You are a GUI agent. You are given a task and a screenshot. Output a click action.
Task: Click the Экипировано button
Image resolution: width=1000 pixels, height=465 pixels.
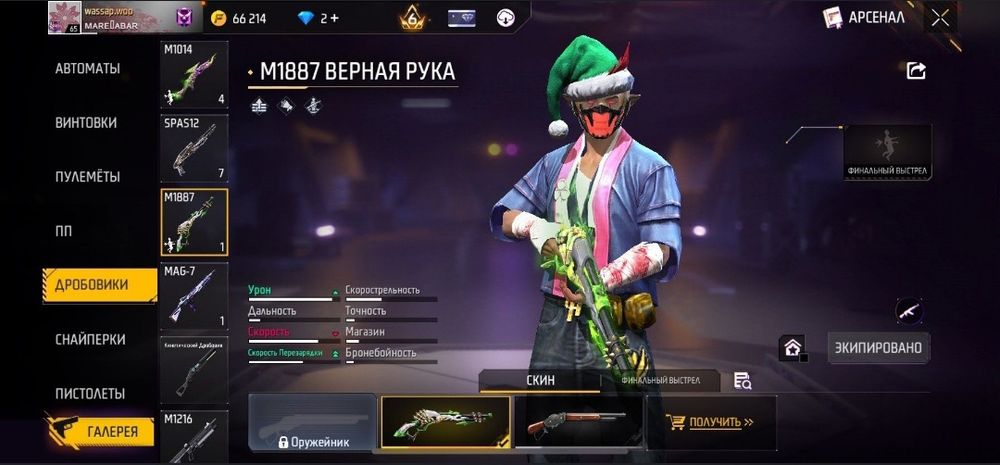[879, 347]
